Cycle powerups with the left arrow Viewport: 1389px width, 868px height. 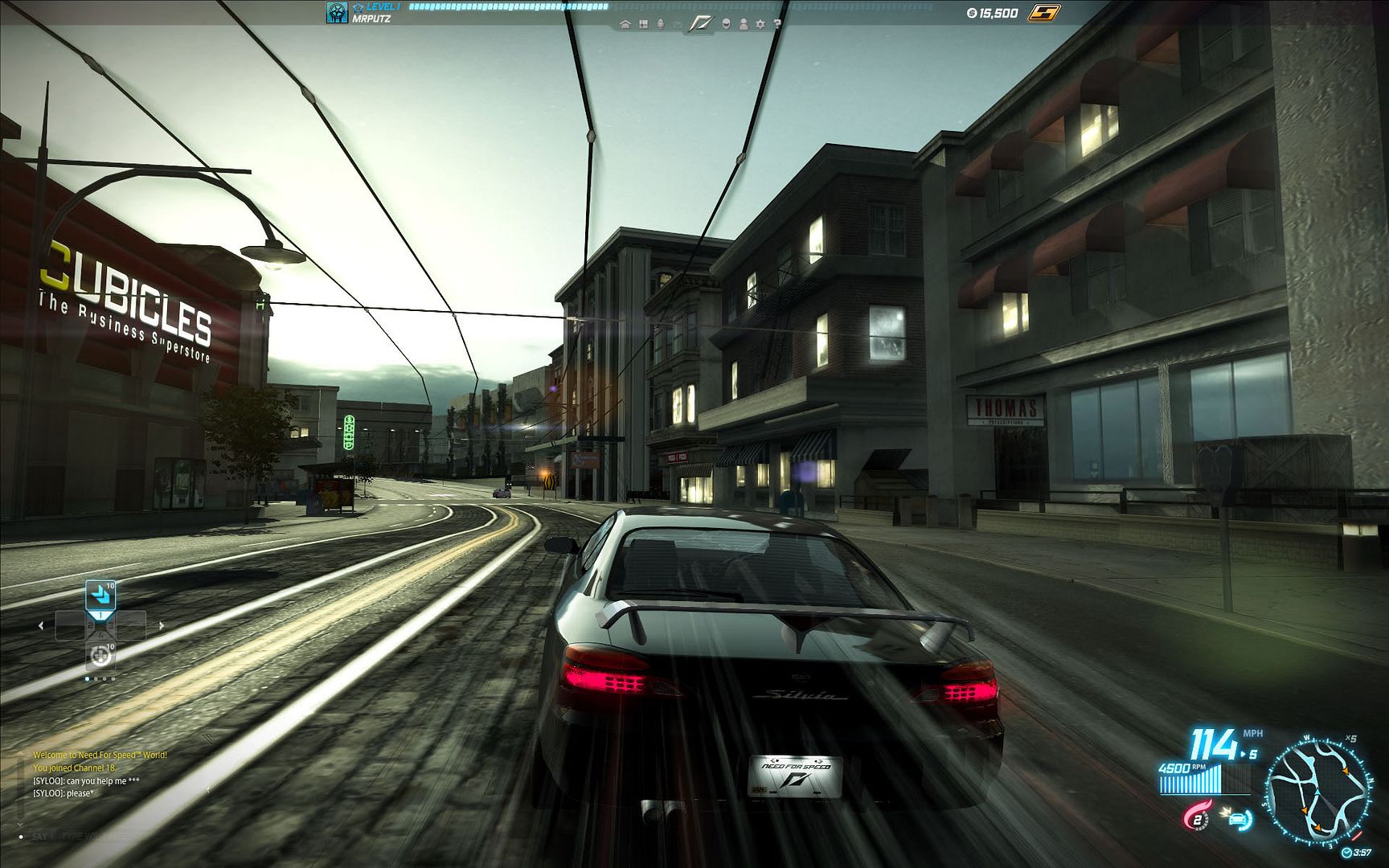(41, 625)
